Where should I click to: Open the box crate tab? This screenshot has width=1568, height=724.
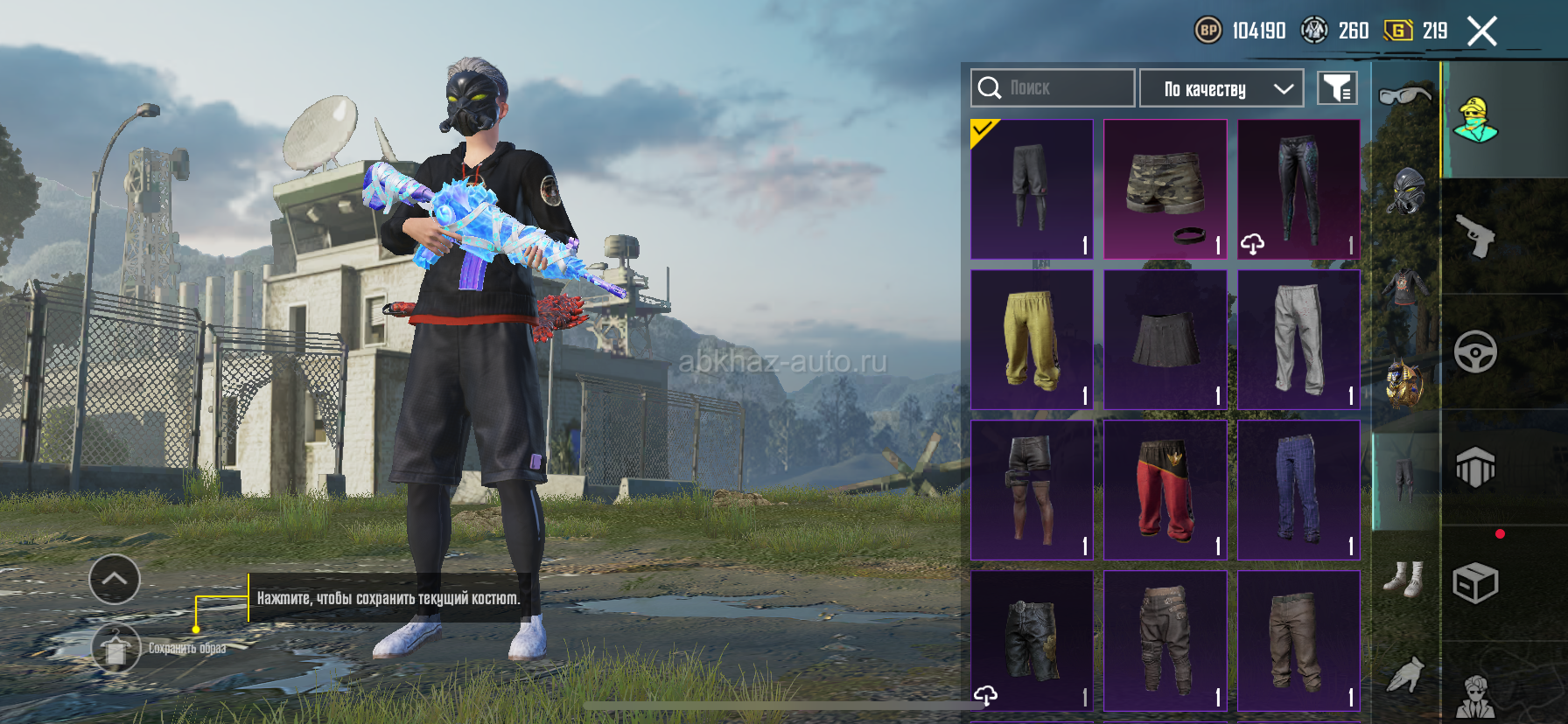coord(1475,583)
